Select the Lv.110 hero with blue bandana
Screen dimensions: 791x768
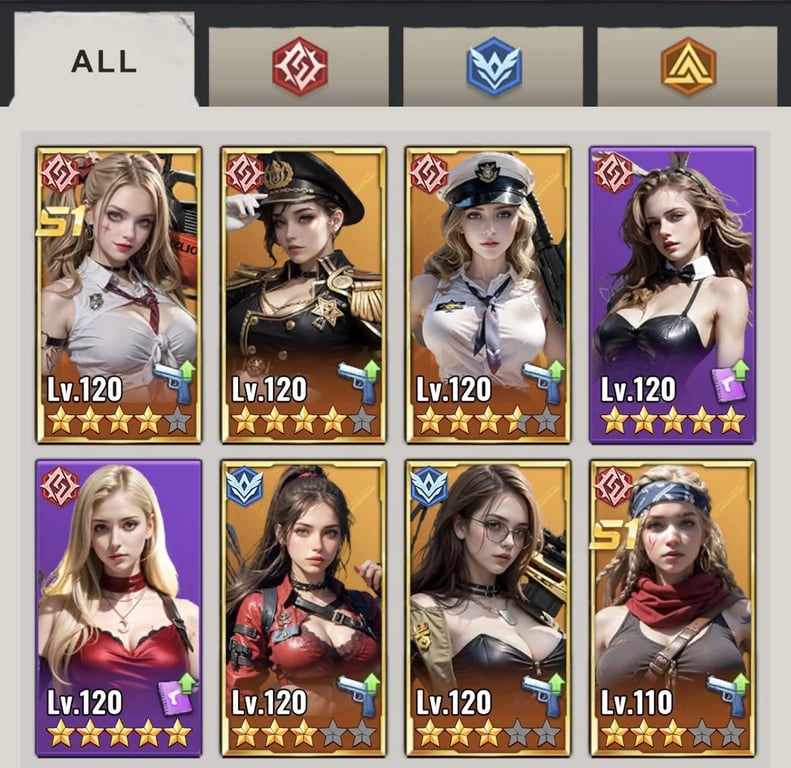[x=672, y=608]
